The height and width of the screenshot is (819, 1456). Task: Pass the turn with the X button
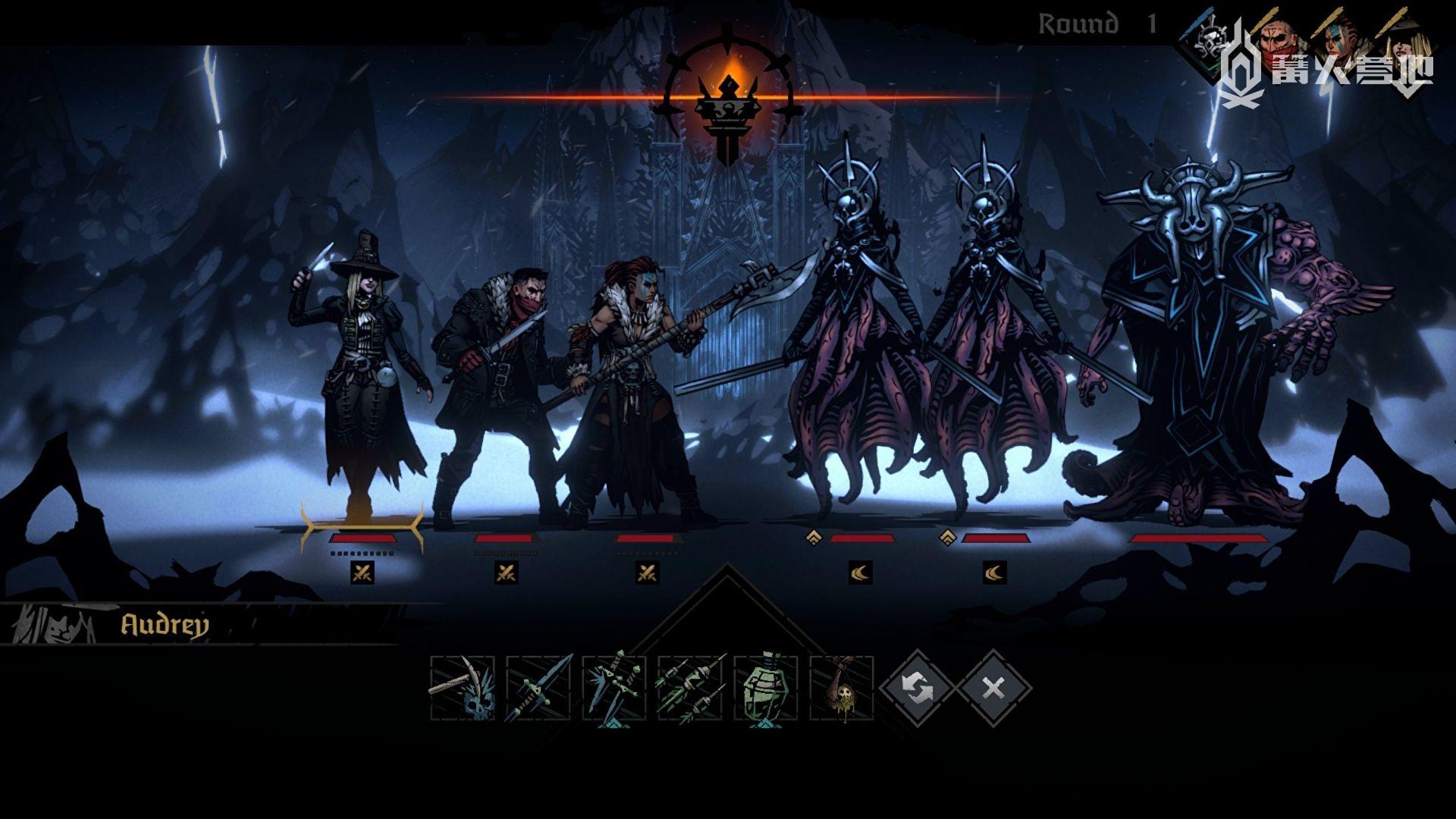coord(993,689)
